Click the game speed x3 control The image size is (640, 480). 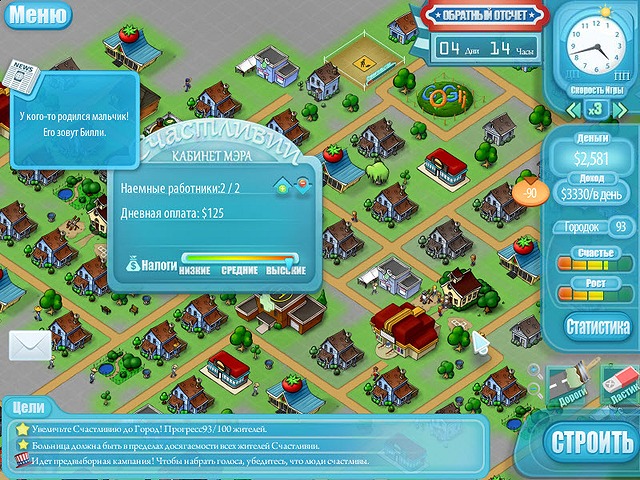[594, 108]
